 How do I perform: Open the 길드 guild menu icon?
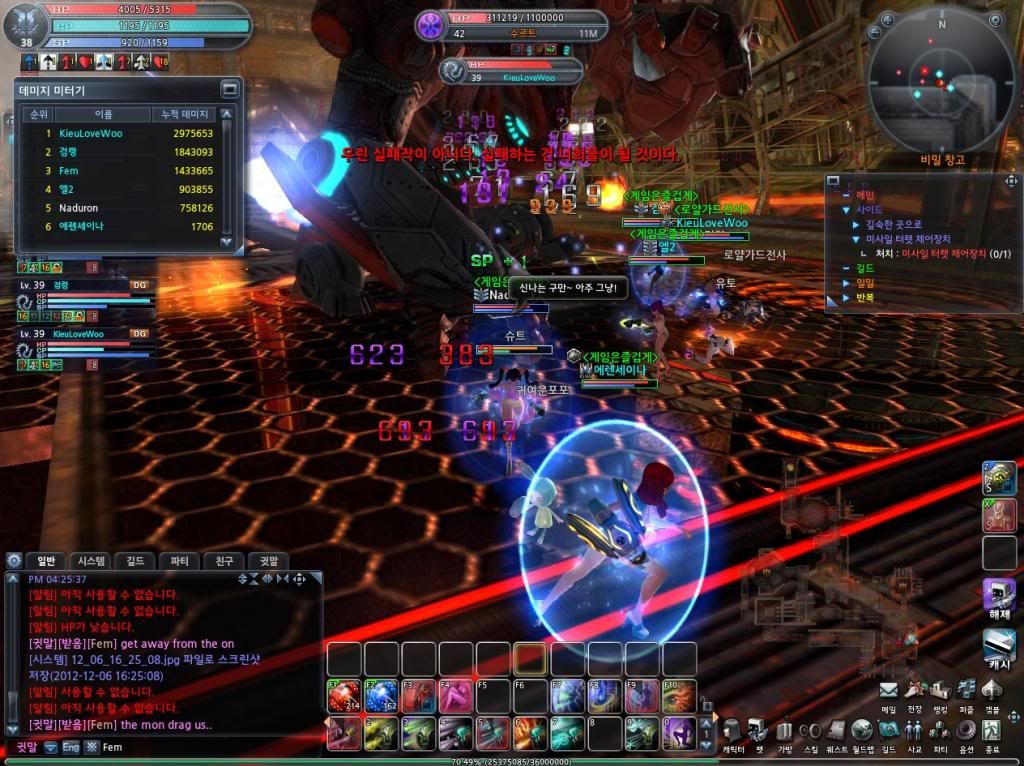point(888,731)
